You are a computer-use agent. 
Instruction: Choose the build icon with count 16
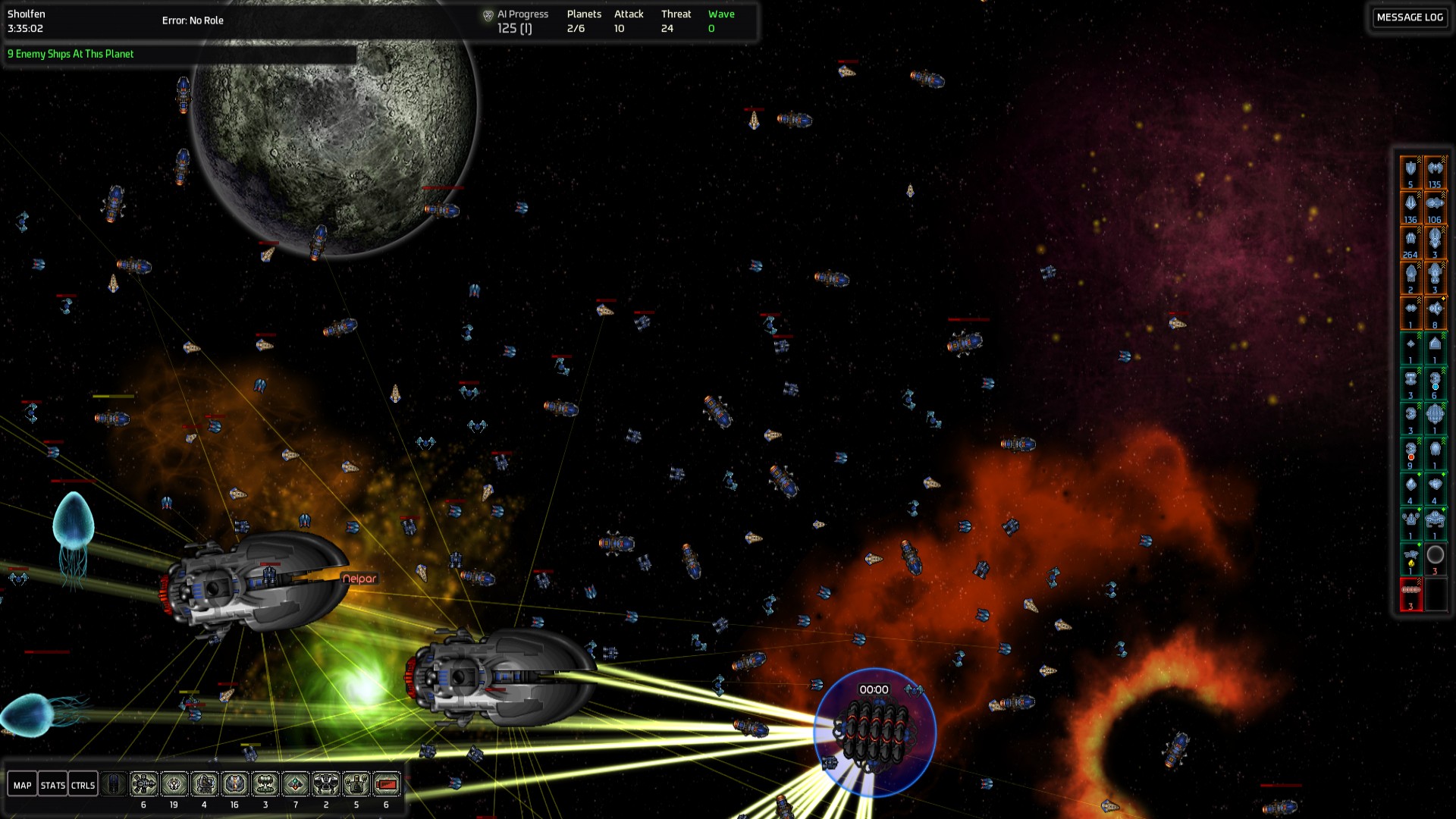(234, 783)
